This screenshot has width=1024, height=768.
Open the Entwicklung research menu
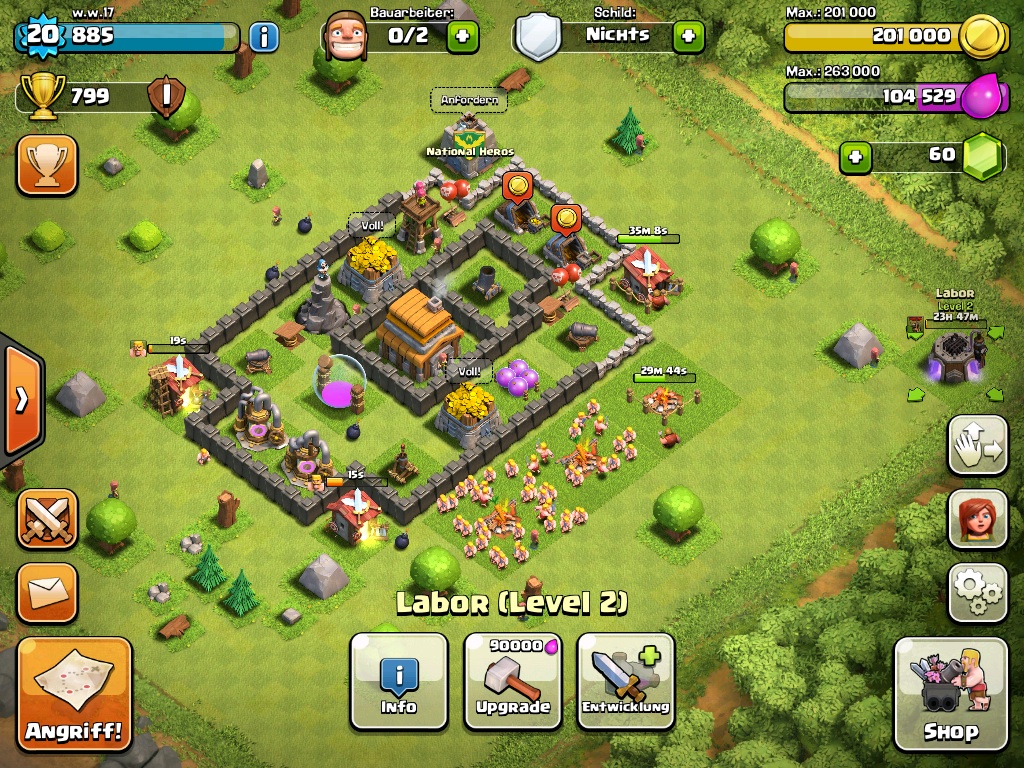click(x=626, y=681)
